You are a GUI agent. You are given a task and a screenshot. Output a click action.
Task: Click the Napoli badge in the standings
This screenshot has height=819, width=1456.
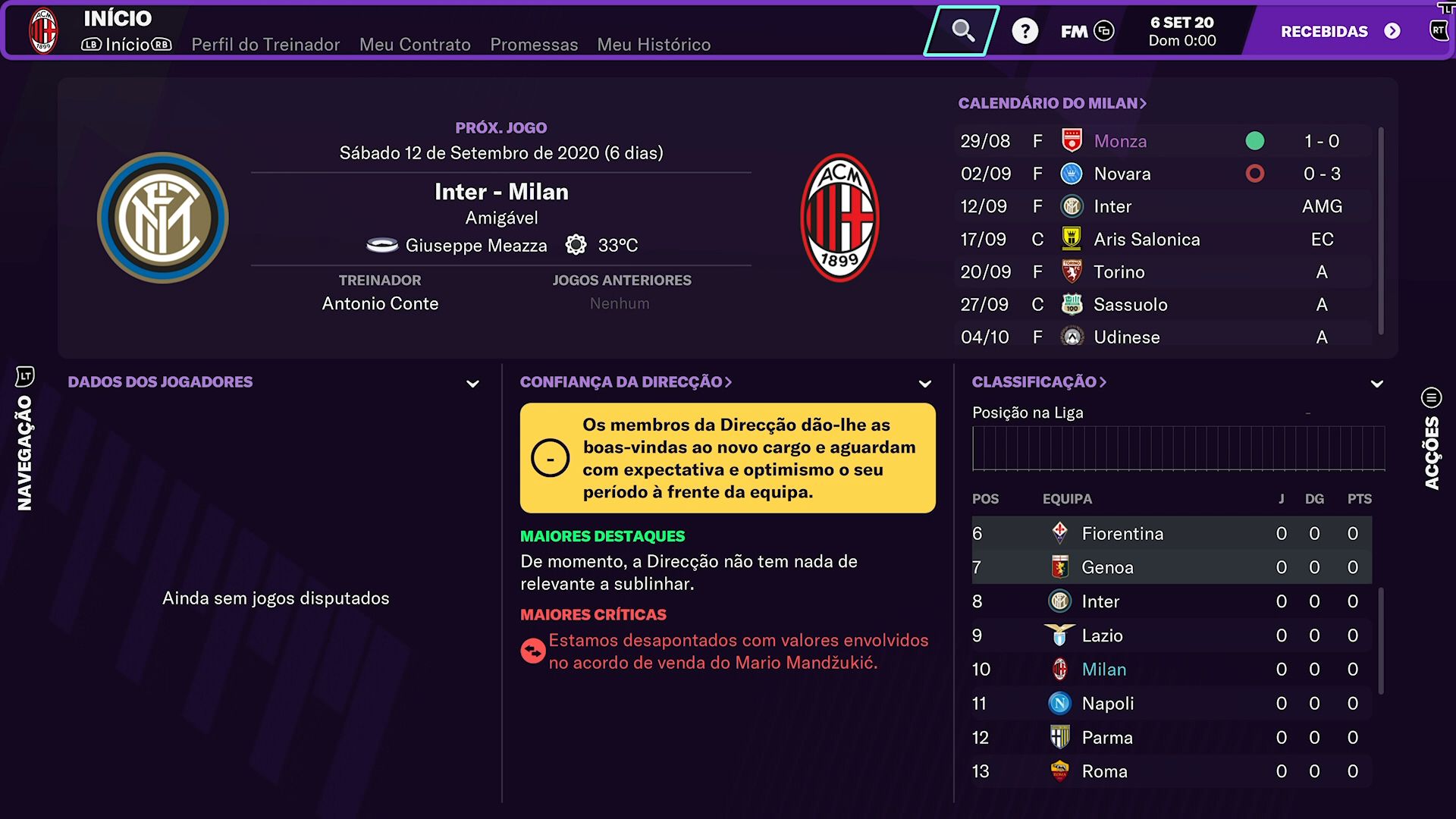(1060, 703)
